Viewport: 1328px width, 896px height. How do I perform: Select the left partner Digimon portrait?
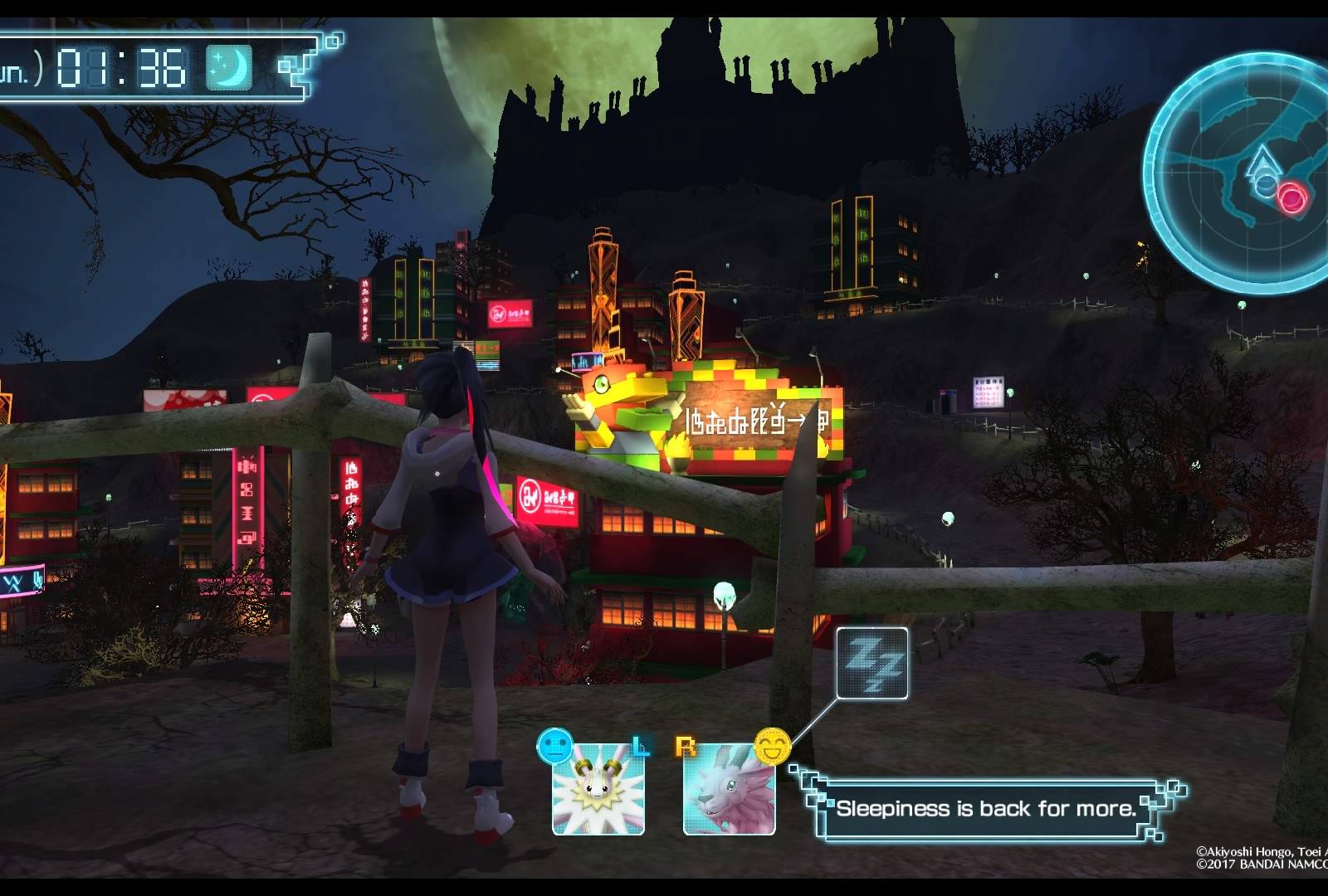[598, 789]
